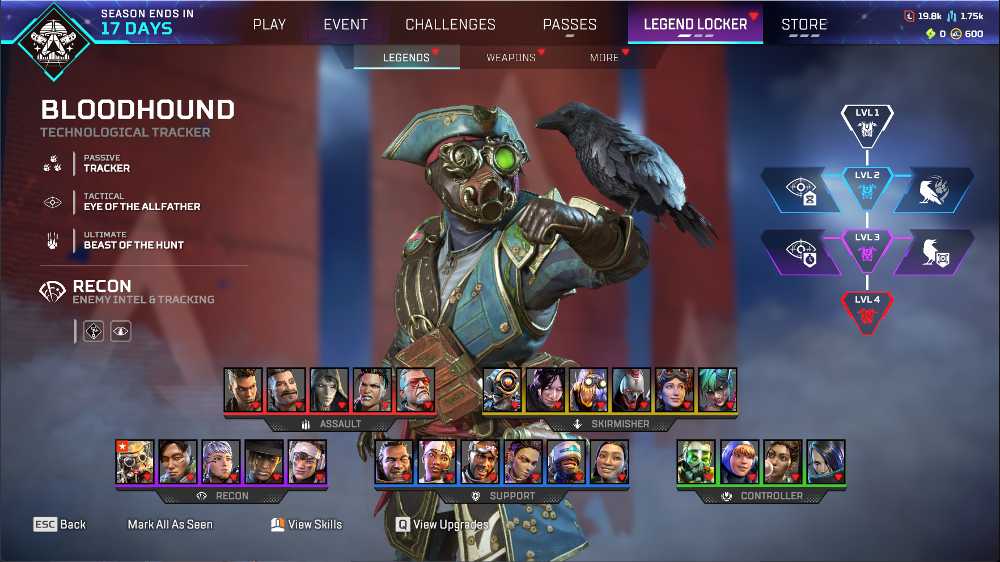Image resolution: width=1000 pixels, height=562 pixels.
Task: Open the Store tab
Action: click(804, 24)
